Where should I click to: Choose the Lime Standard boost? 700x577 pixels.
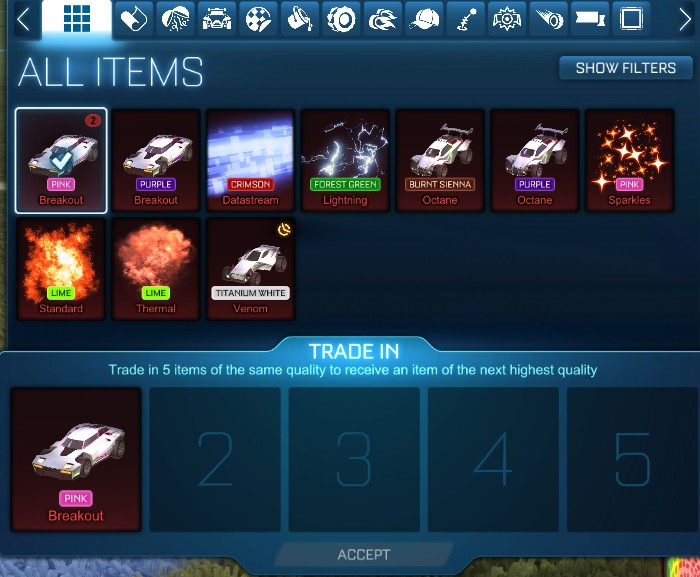(x=61, y=268)
